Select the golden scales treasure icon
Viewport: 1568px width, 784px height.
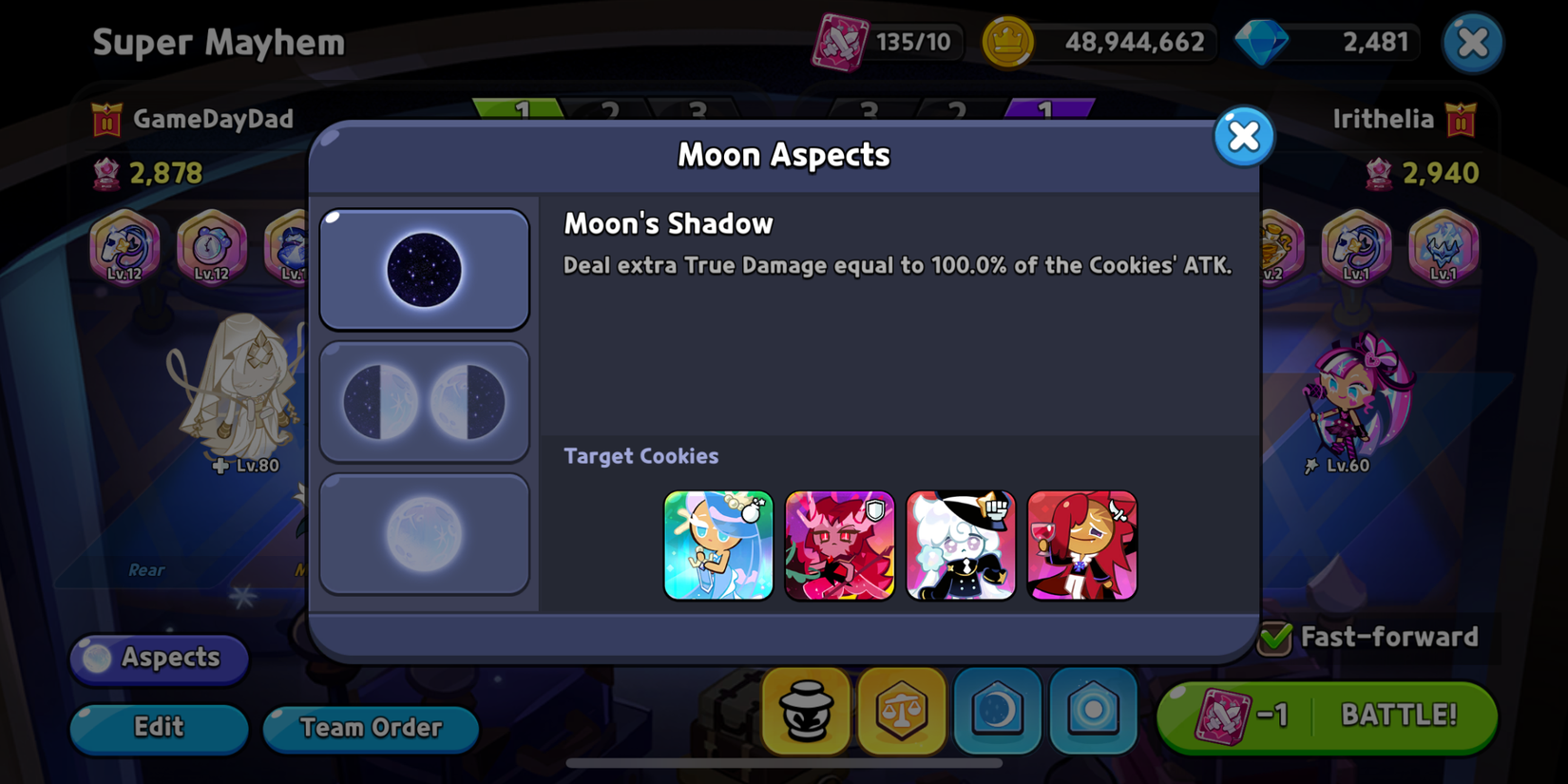click(x=901, y=711)
